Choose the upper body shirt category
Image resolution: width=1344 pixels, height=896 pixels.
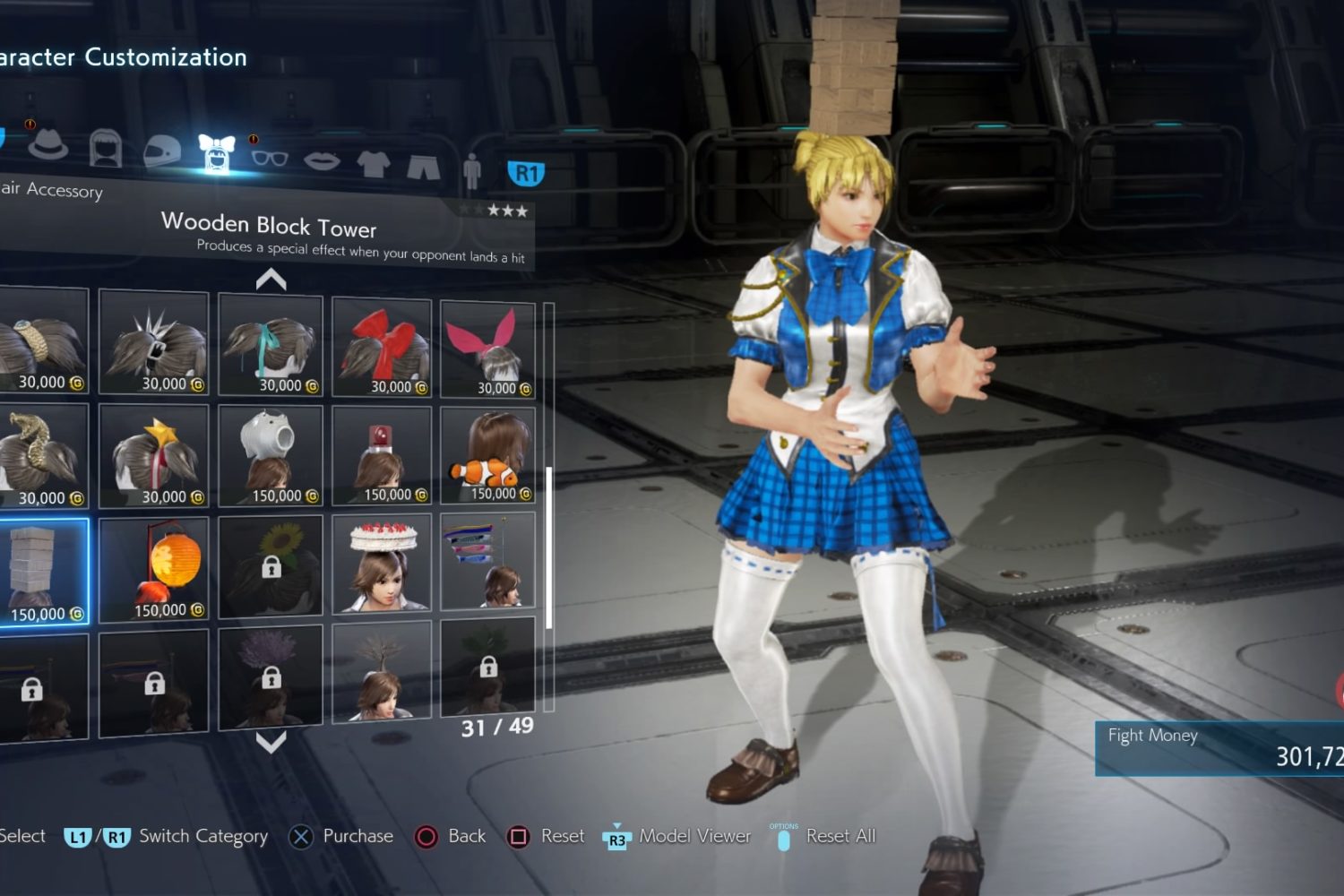pos(373,164)
